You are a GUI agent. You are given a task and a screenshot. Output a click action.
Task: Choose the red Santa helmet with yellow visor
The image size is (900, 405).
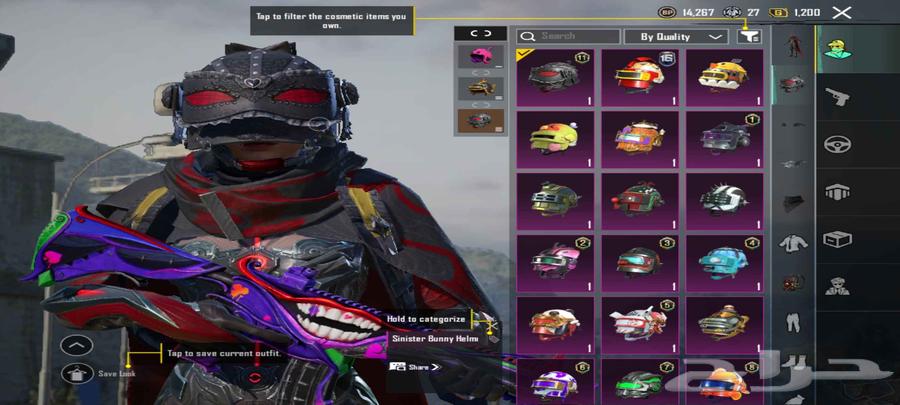pyautogui.click(x=640, y=78)
